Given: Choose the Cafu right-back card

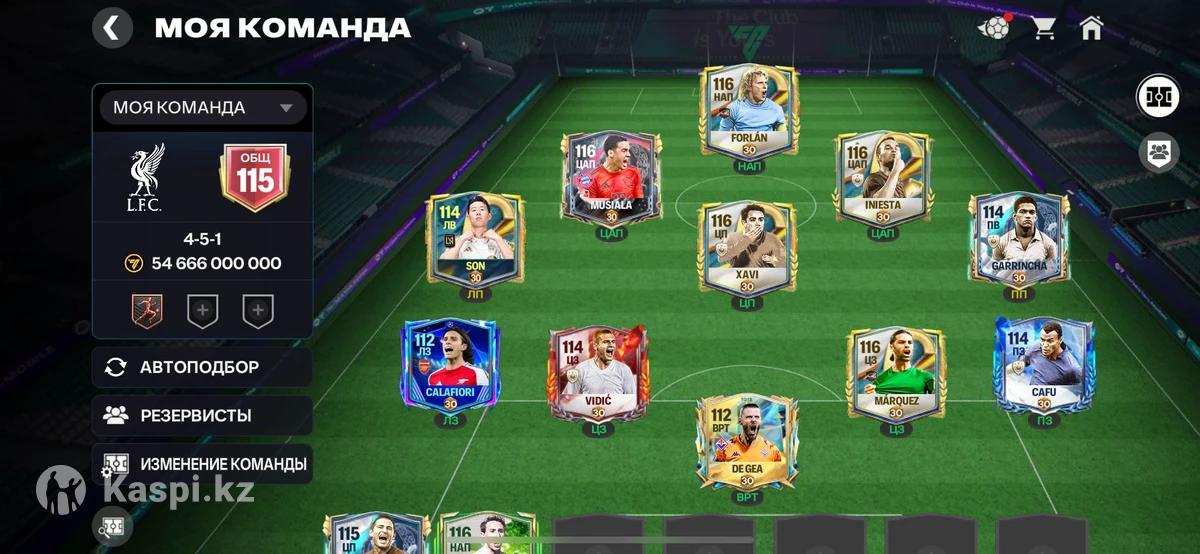Looking at the screenshot, I should click(x=1044, y=365).
